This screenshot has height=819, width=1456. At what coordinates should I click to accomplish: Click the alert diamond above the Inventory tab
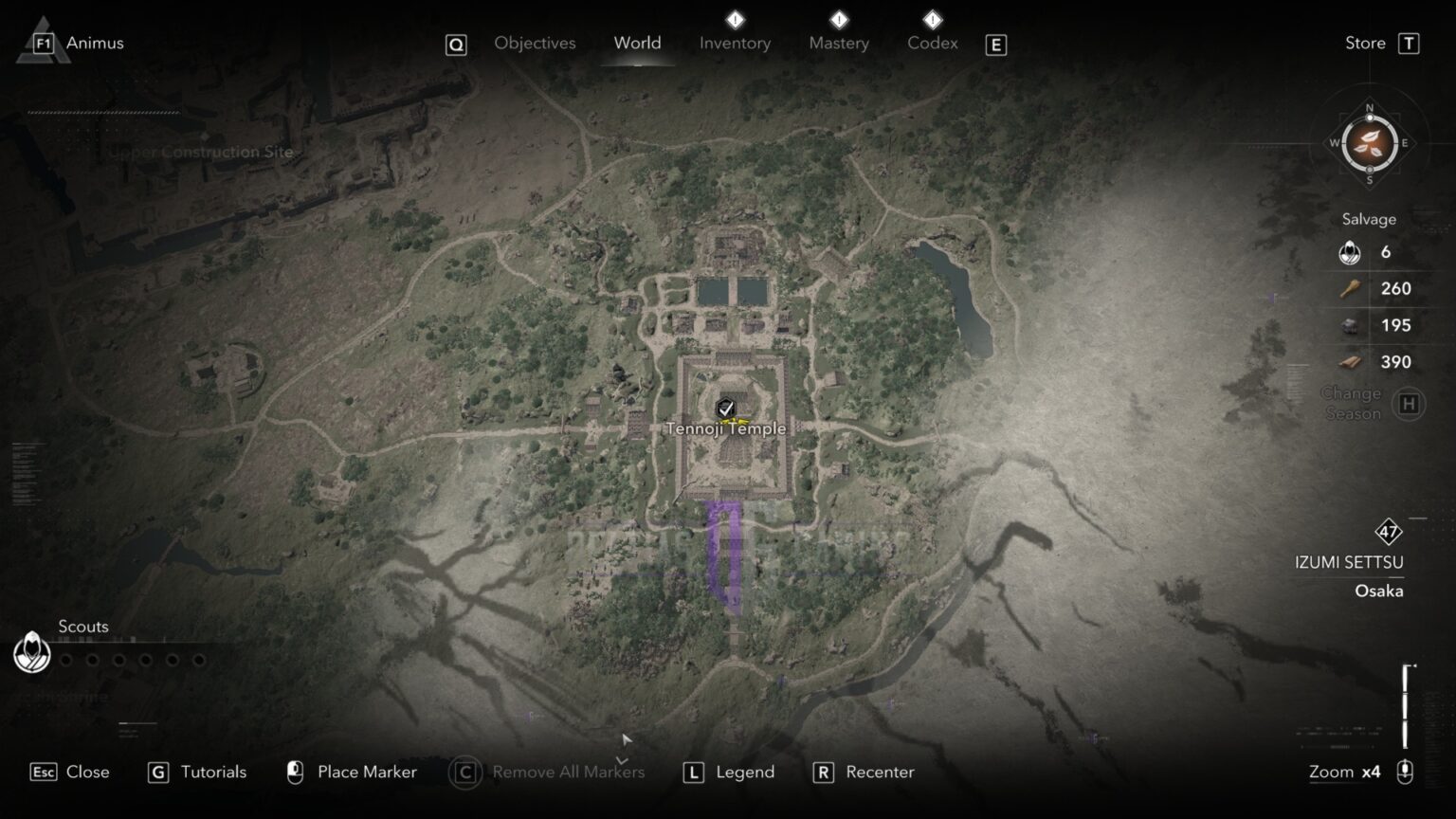tap(735, 17)
